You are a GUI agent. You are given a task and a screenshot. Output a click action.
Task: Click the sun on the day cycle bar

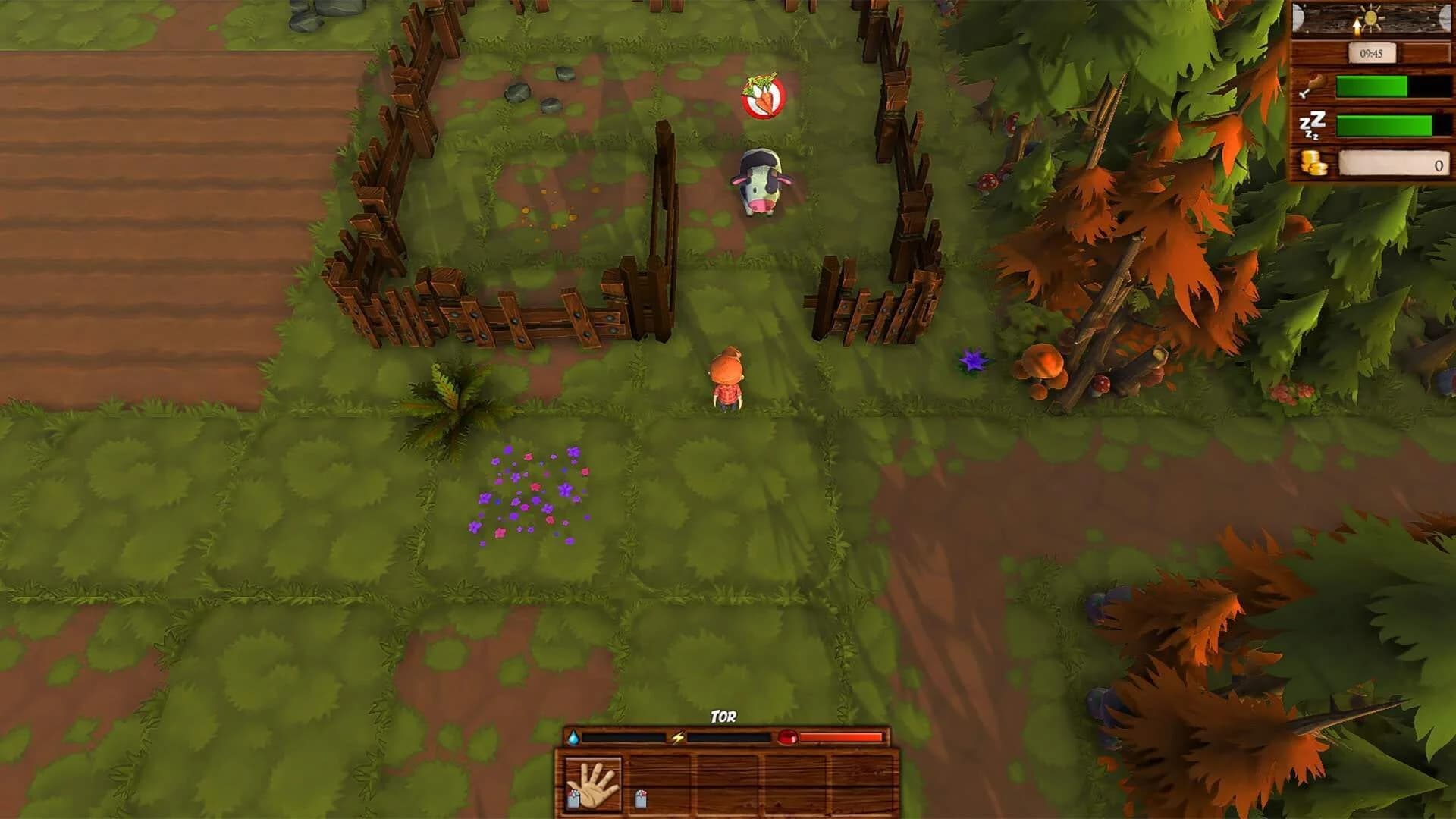coord(1371,17)
